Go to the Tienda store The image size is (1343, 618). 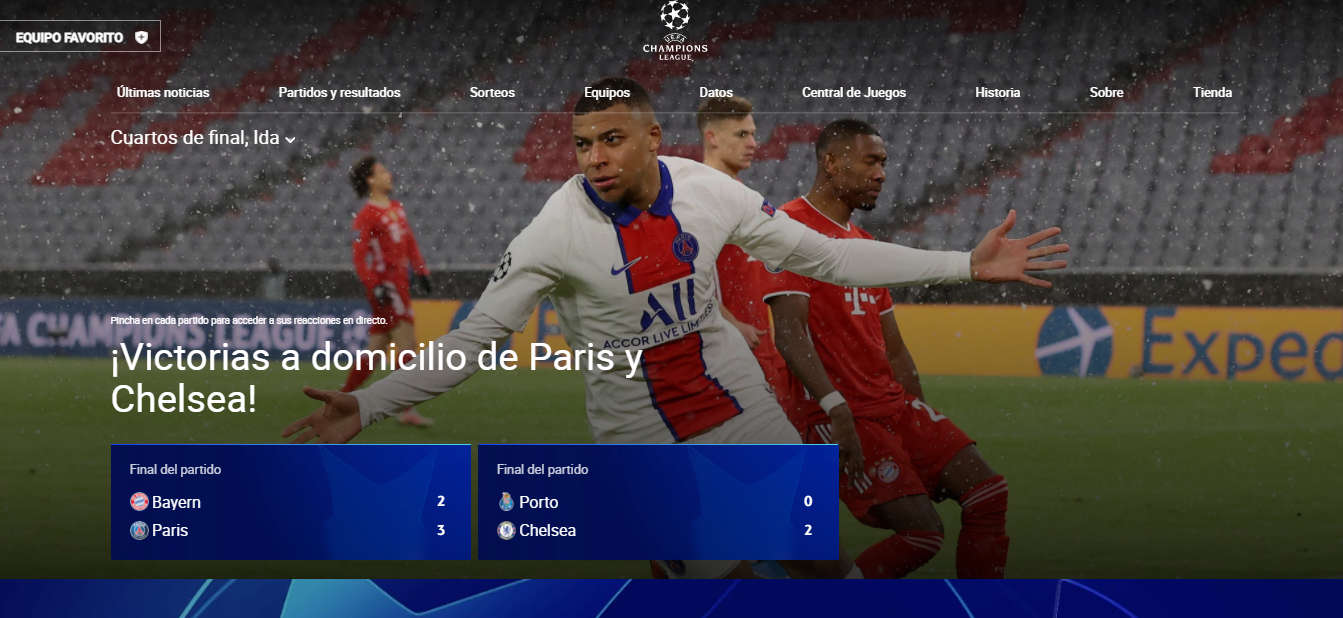(1212, 93)
